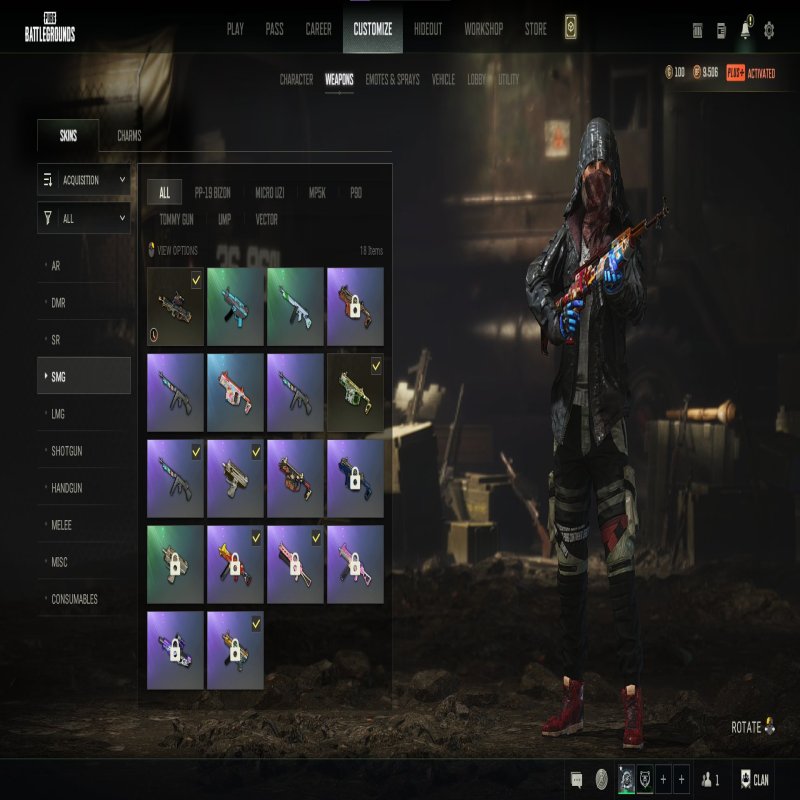Select the Vehicle customization tab
Viewport: 800px width, 800px height.
(x=443, y=79)
